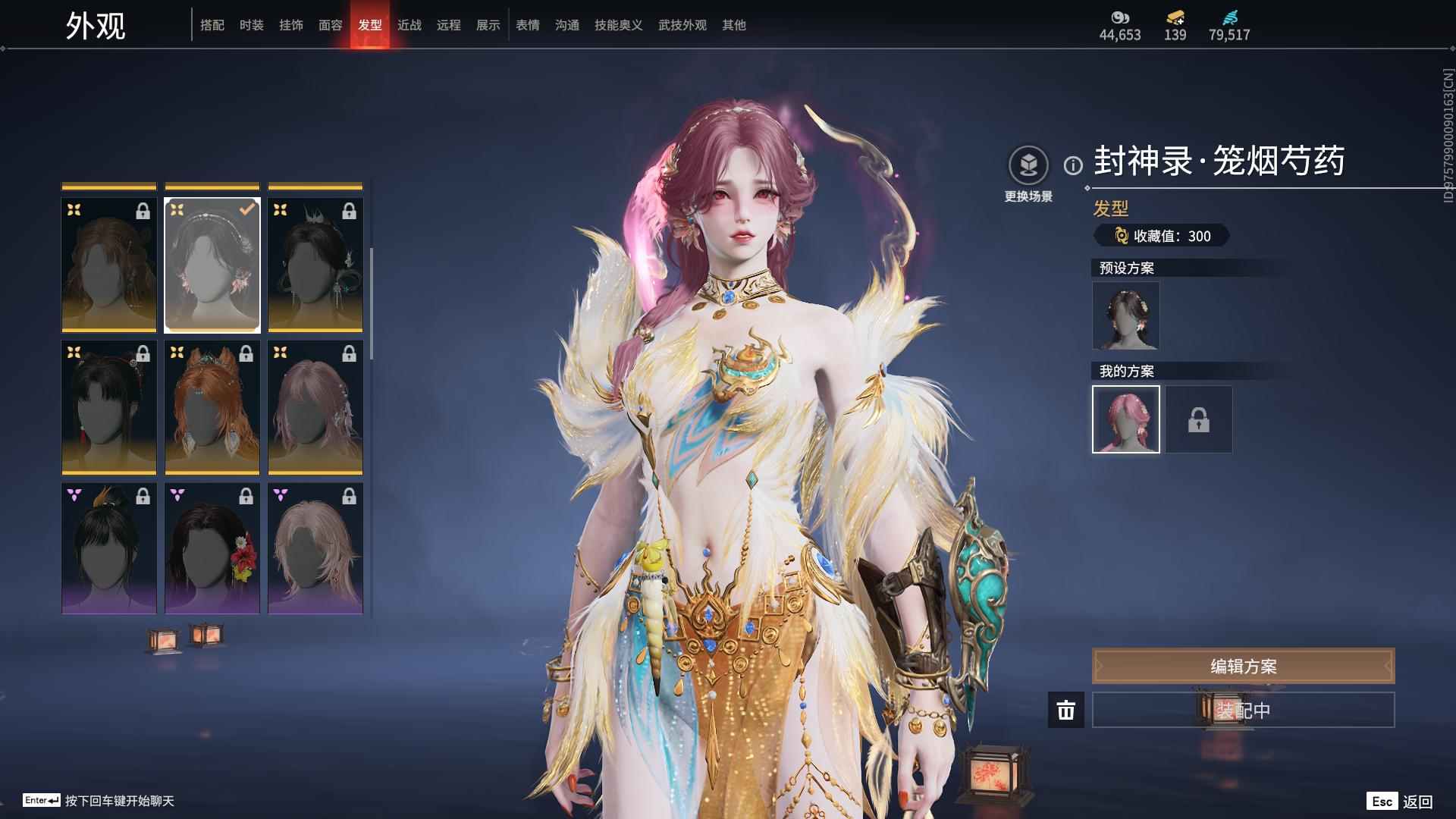Choose the 预设方案 default hairstyle thumbnail
This screenshot has width=1456, height=819.
[1125, 315]
